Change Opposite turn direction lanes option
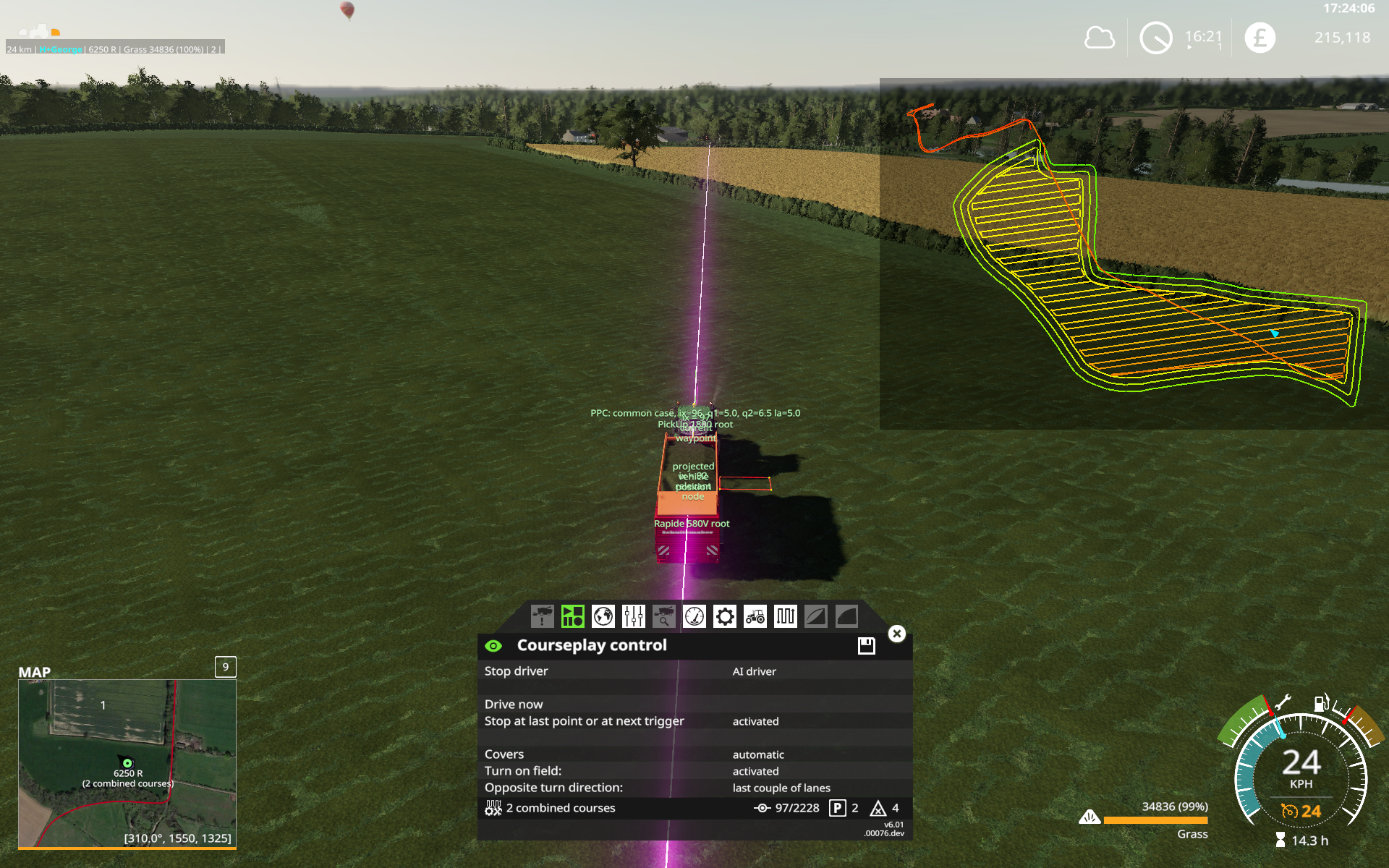This screenshot has height=868, width=1389. pos(781,788)
